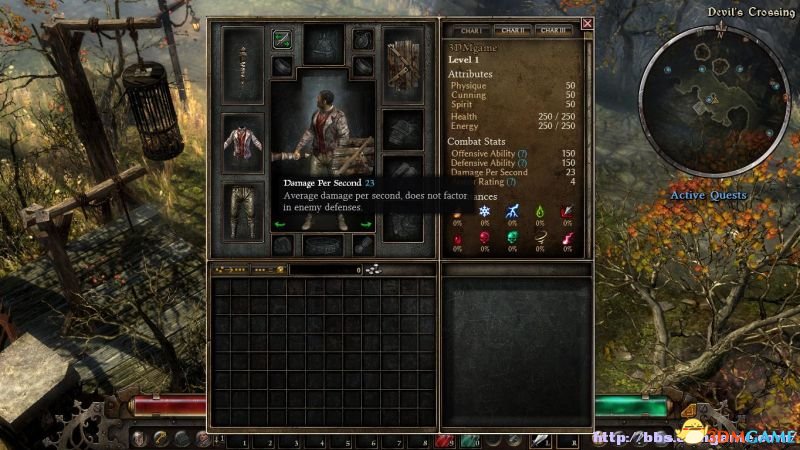800x450 pixels.
Task: Rotate character with the left green arrow
Action: 281,224
